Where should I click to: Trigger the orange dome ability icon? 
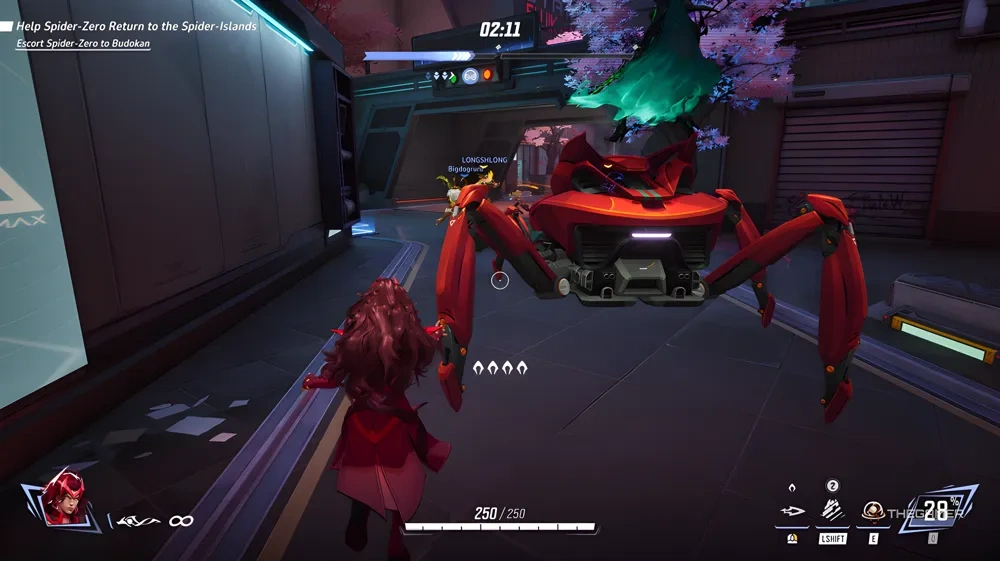tap(873, 511)
